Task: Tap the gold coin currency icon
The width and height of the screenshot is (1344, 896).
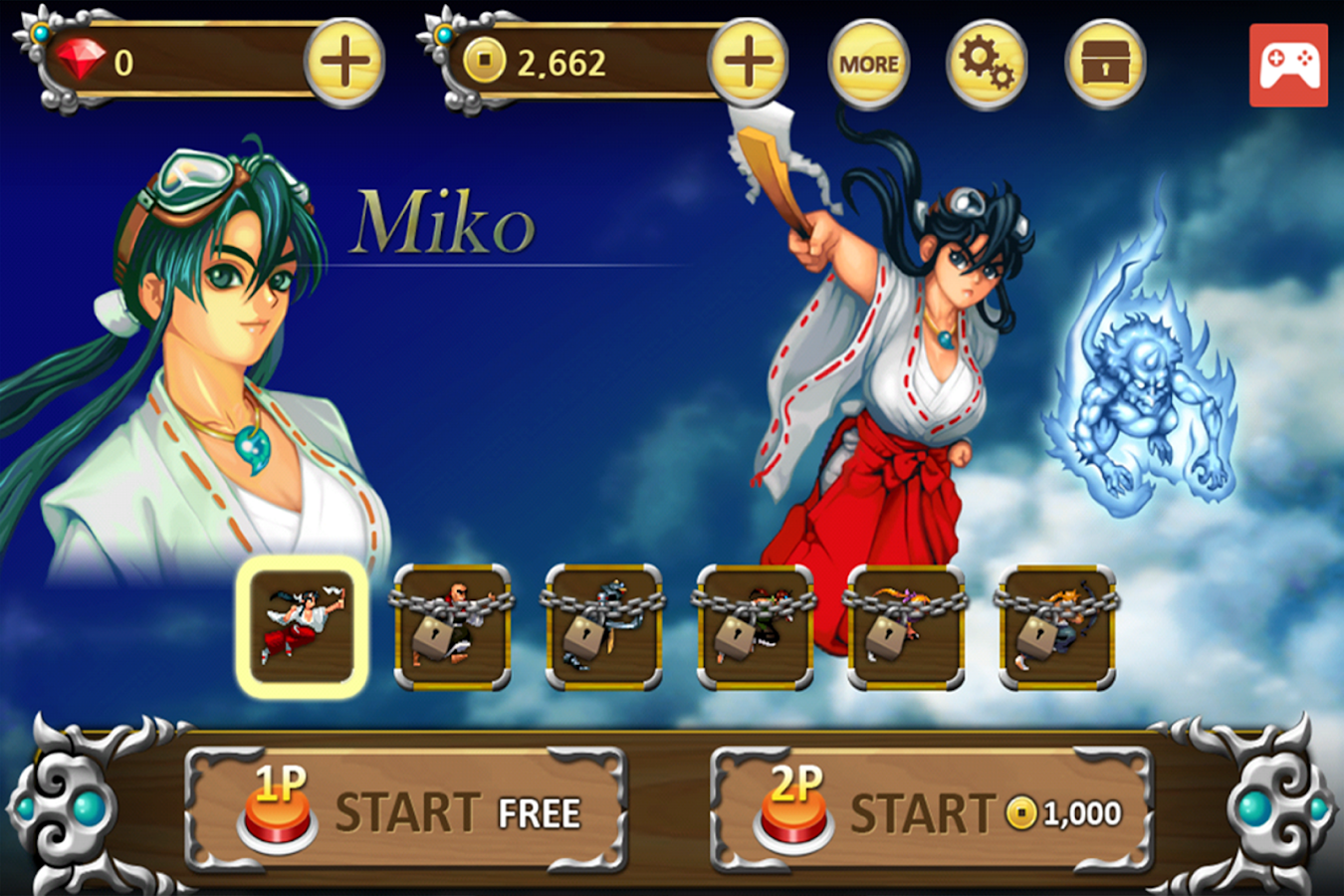Action: tap(484, 60)
